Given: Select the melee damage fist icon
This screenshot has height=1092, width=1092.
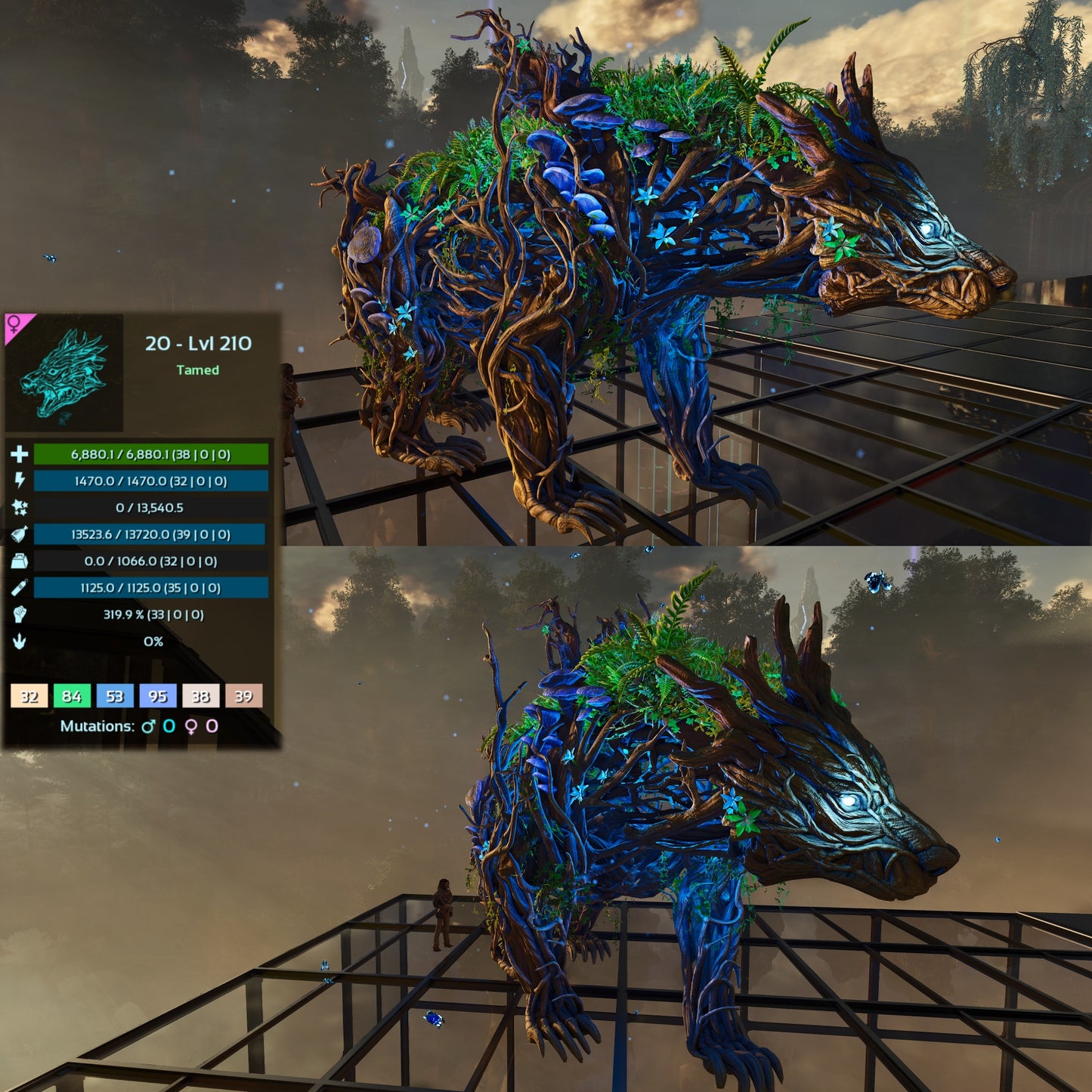Looking at the screenshot, I should [x=20, y=614].
